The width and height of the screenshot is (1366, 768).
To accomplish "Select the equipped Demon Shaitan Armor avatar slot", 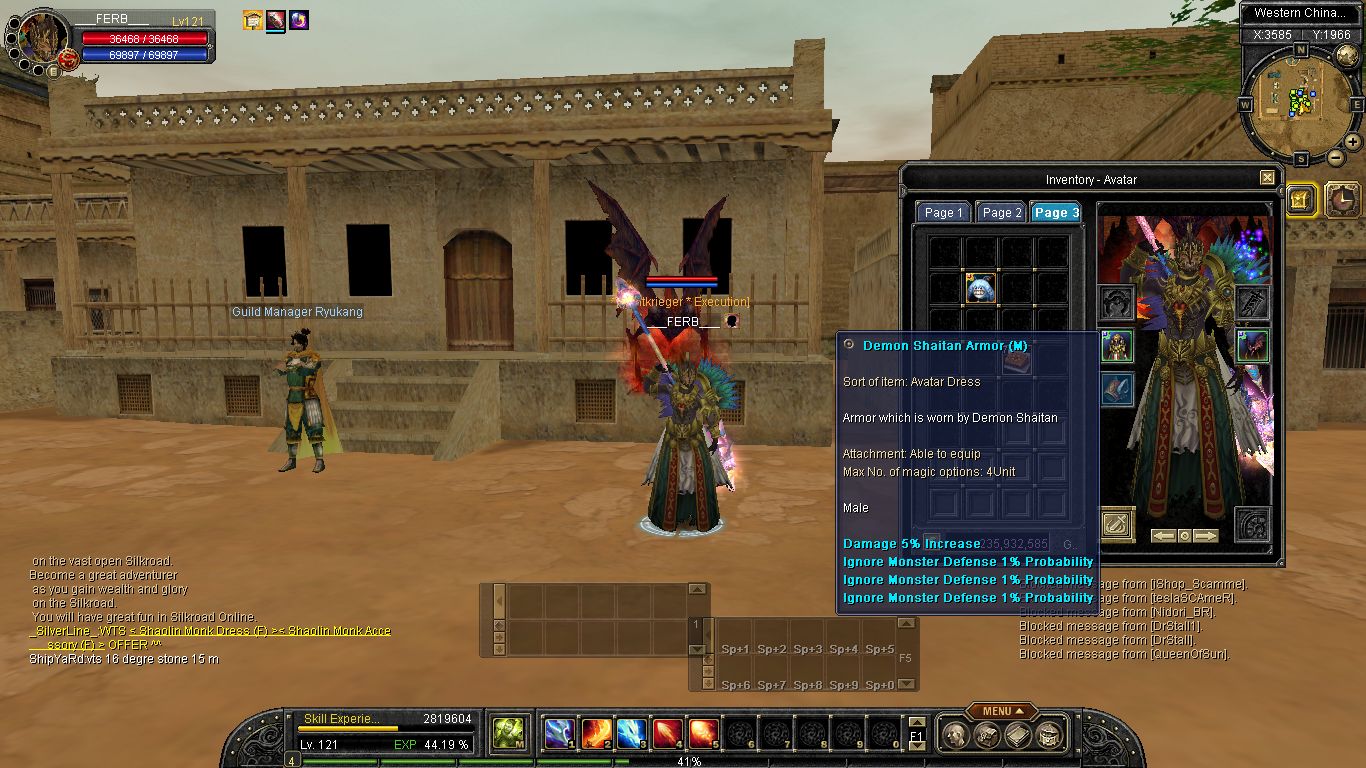I will 1116,347.
